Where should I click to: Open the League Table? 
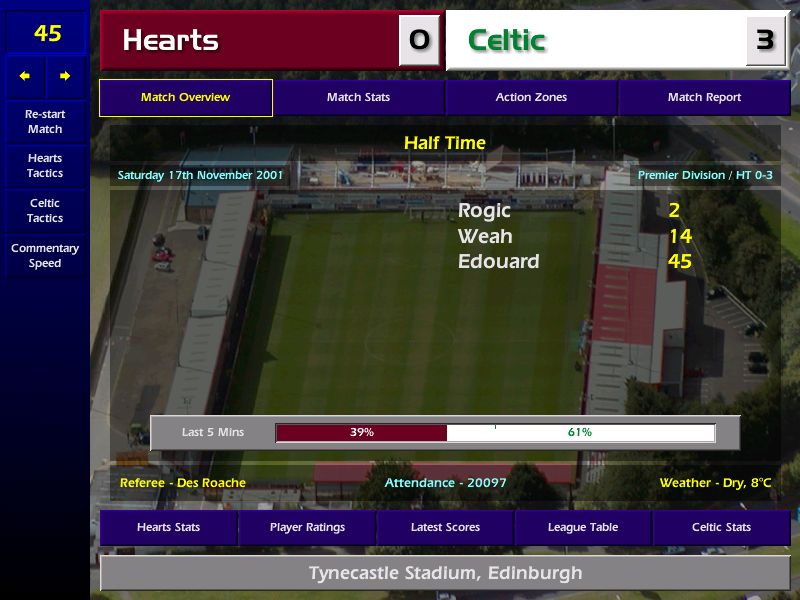(583, 527)
